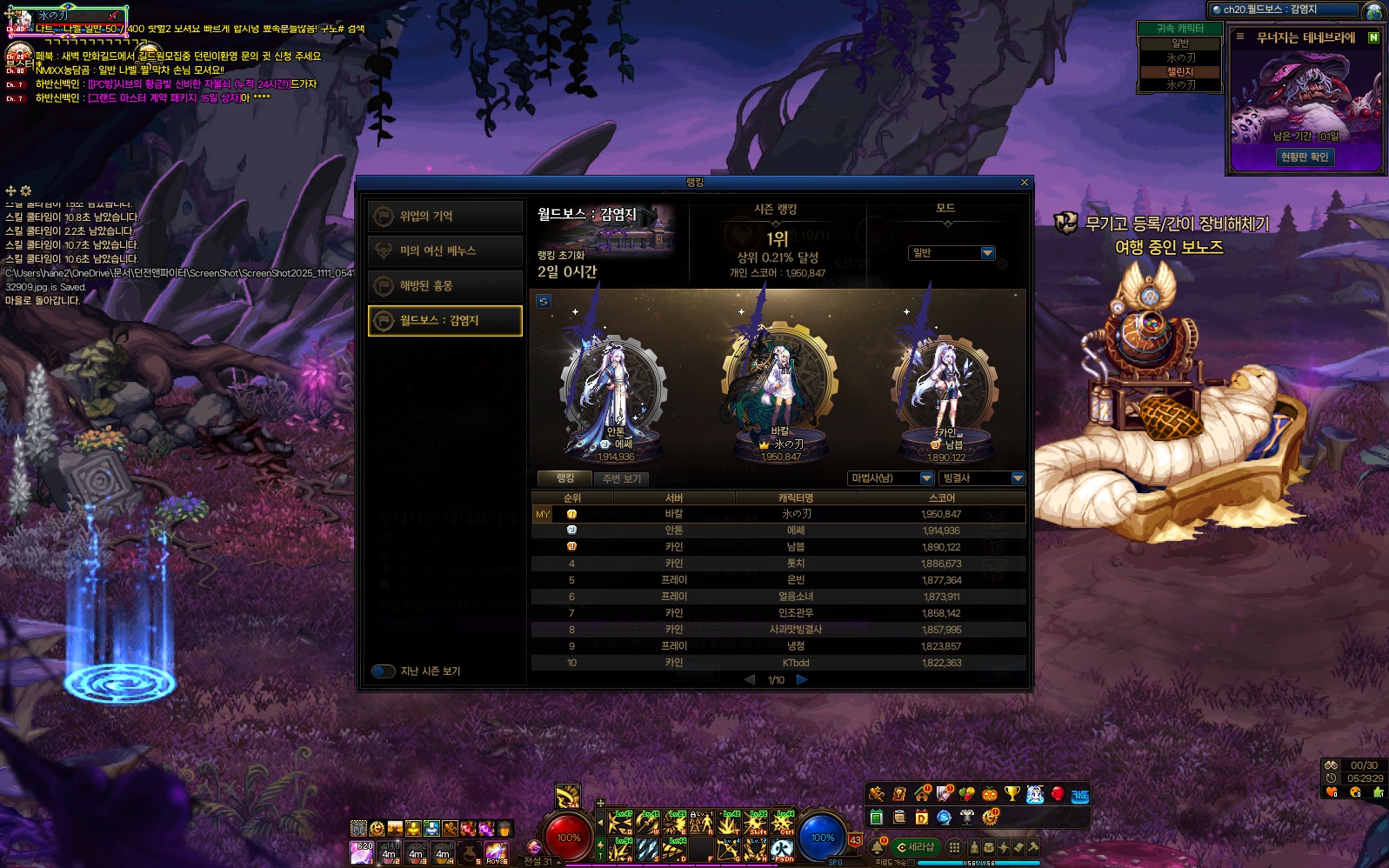Image resolution: width=1389 pixels, height=868 pixels.
Task: Click the 현황판 확인 button
Action: coord(1304,157)
